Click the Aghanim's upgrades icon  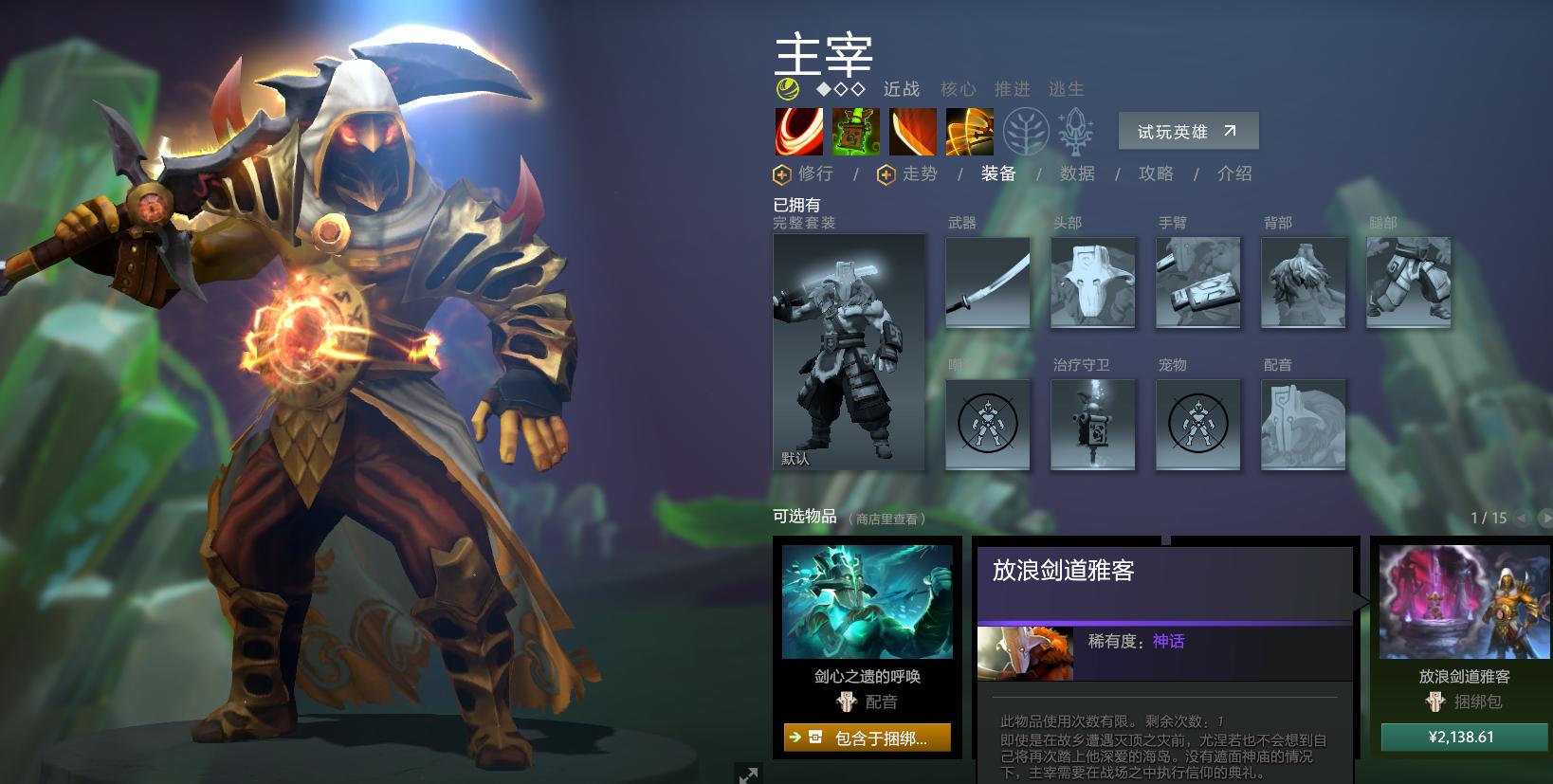1083,131
